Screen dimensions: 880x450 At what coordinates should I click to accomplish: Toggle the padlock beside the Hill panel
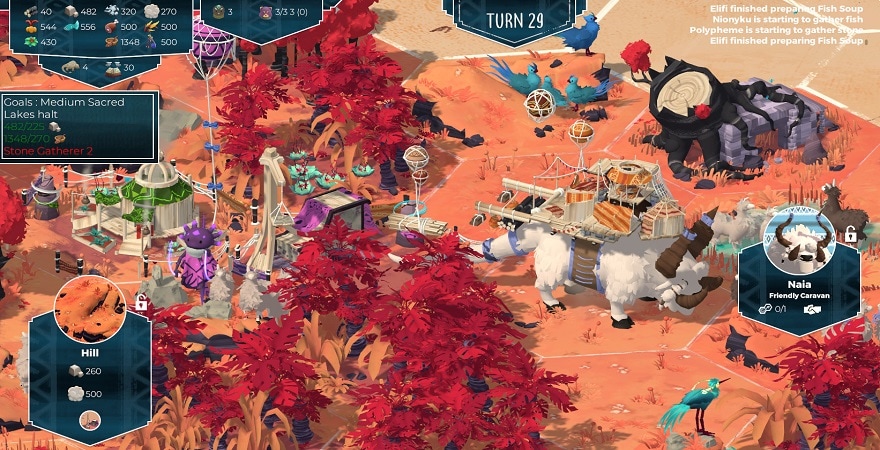coord(141,302)
